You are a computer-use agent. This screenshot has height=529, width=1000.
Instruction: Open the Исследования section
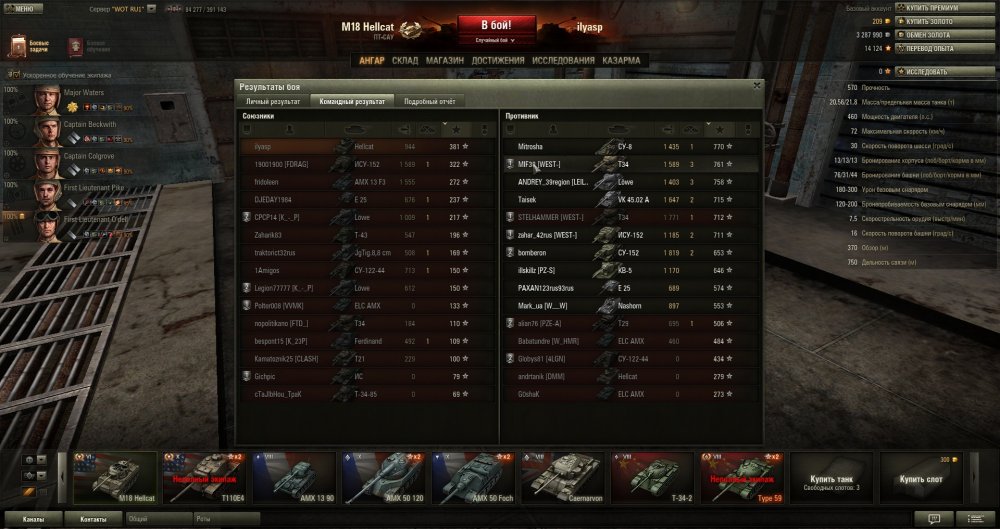coord(564,60)
